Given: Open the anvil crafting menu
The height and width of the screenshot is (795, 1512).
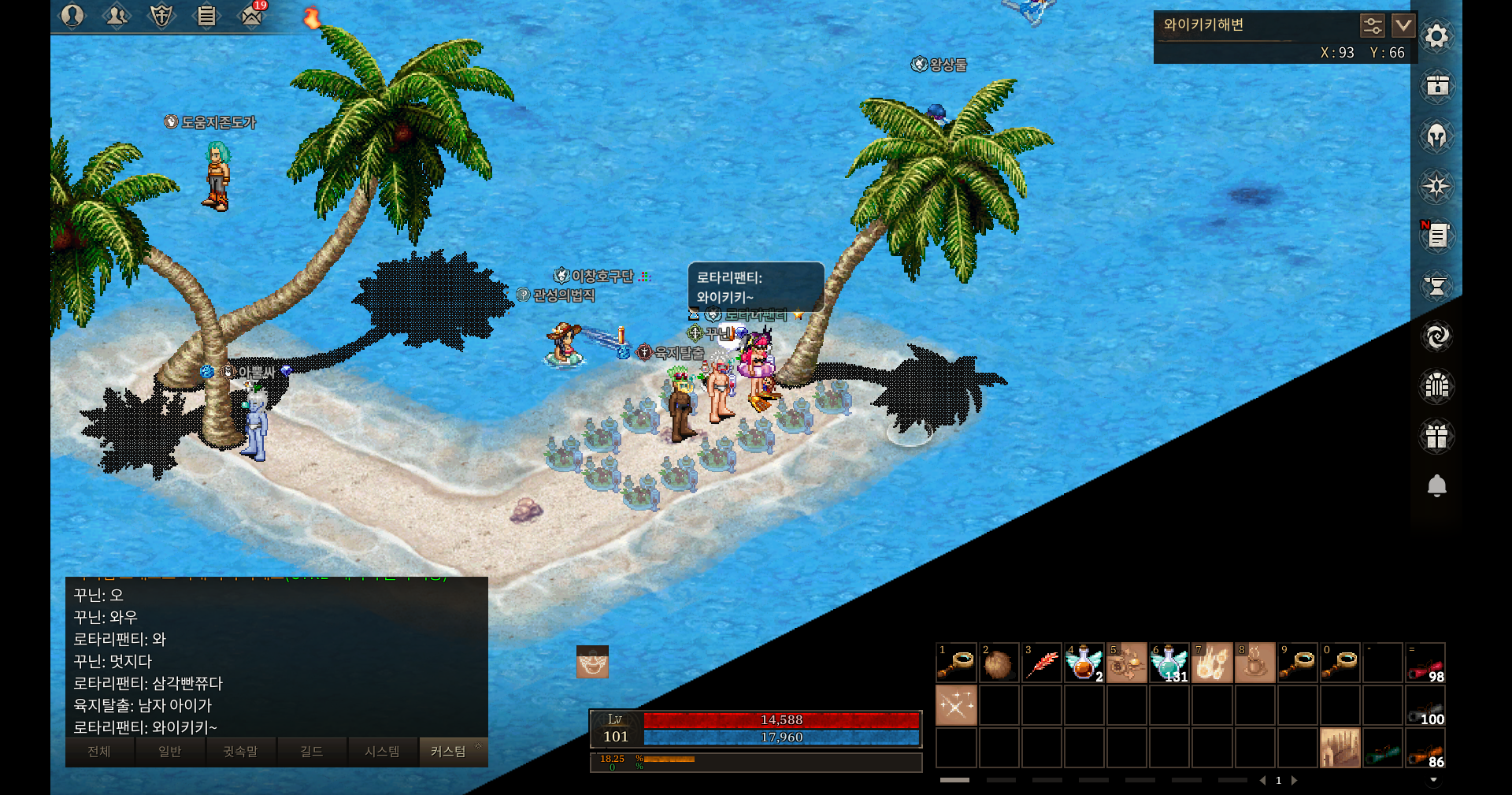Looking at the screenshot, I should 1436,286.
